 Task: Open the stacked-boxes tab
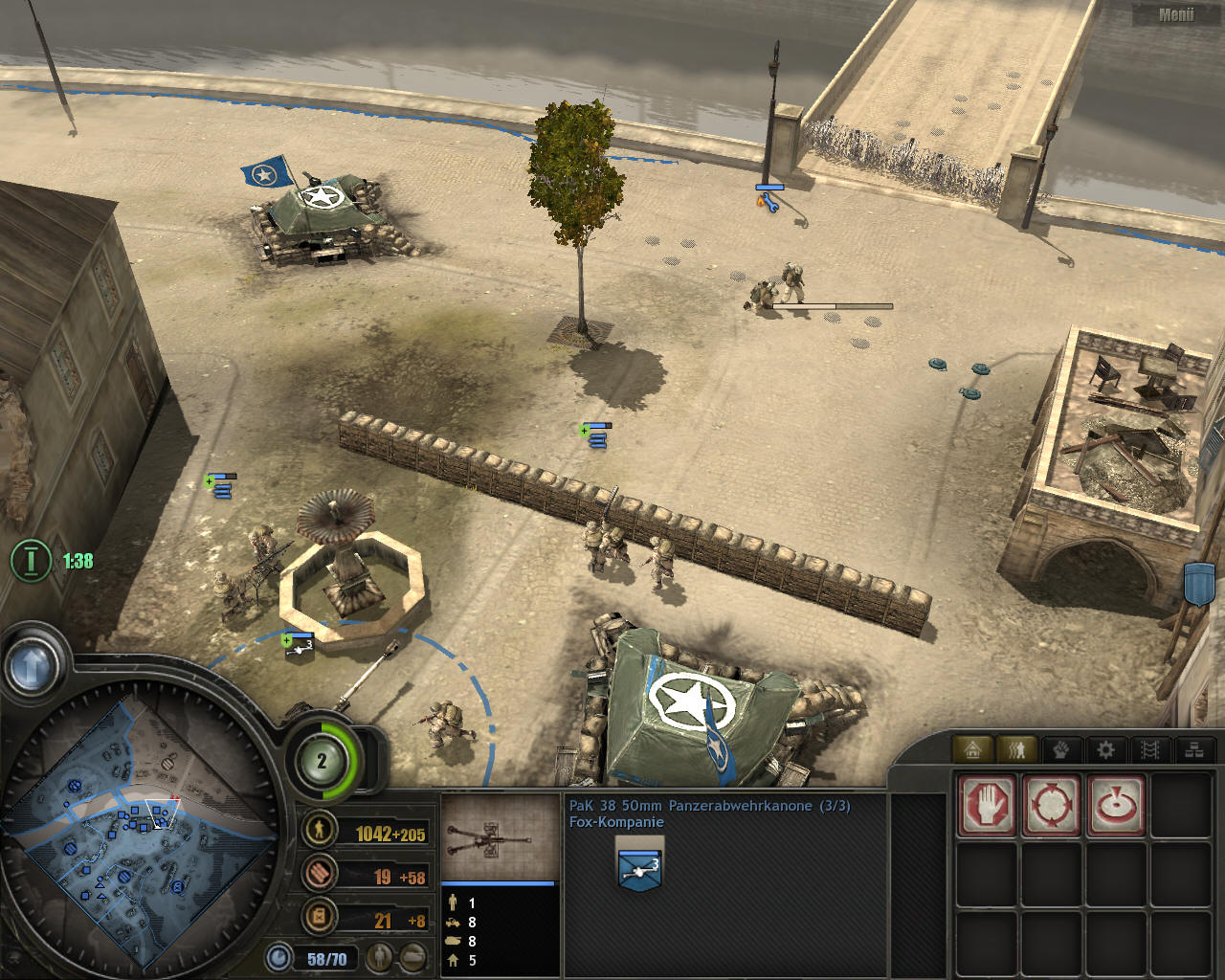click(x=1193, y=750)
